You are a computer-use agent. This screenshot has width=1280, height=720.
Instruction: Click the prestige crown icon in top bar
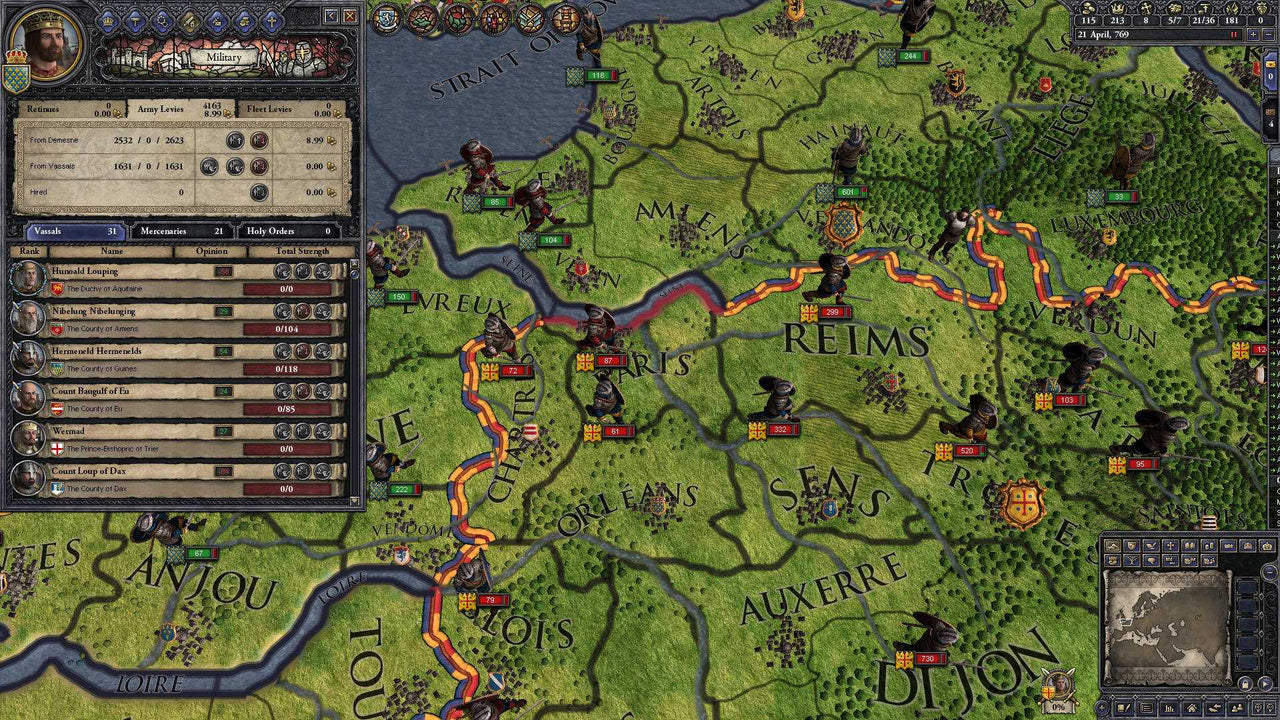(1117, 8)
